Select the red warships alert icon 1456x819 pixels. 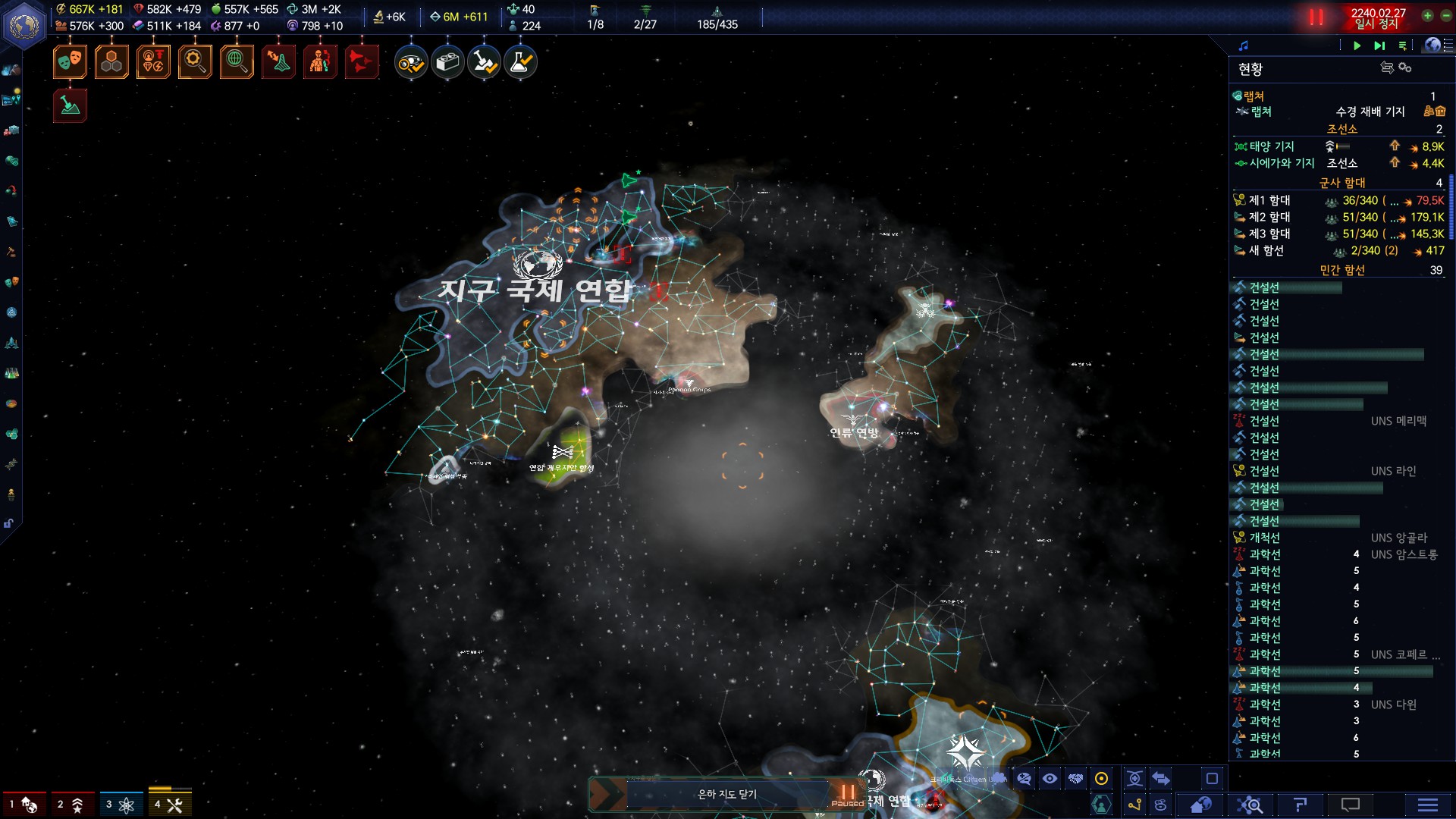click(361, 62)
